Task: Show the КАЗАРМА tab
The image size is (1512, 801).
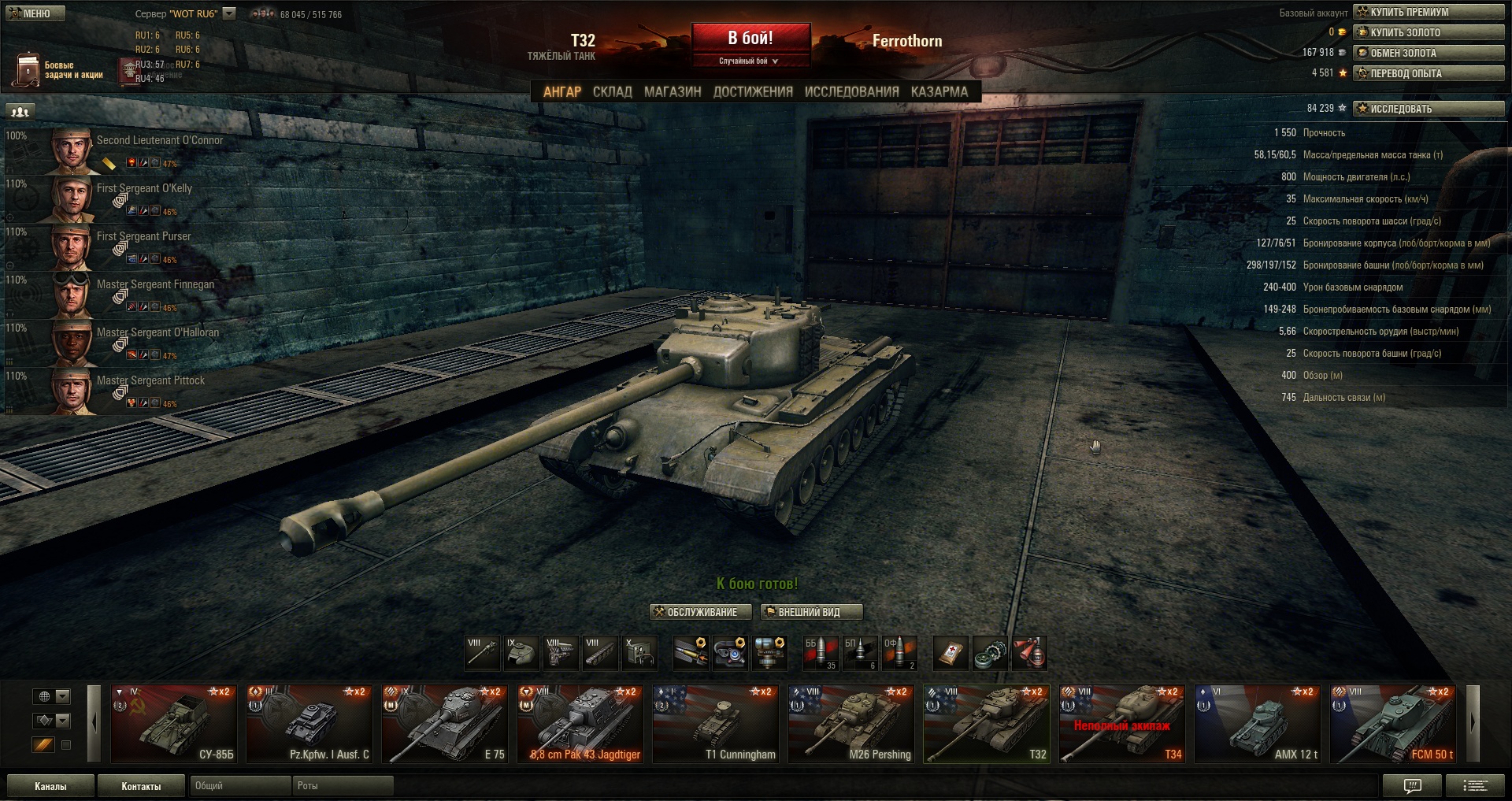Action: (939, 92)
